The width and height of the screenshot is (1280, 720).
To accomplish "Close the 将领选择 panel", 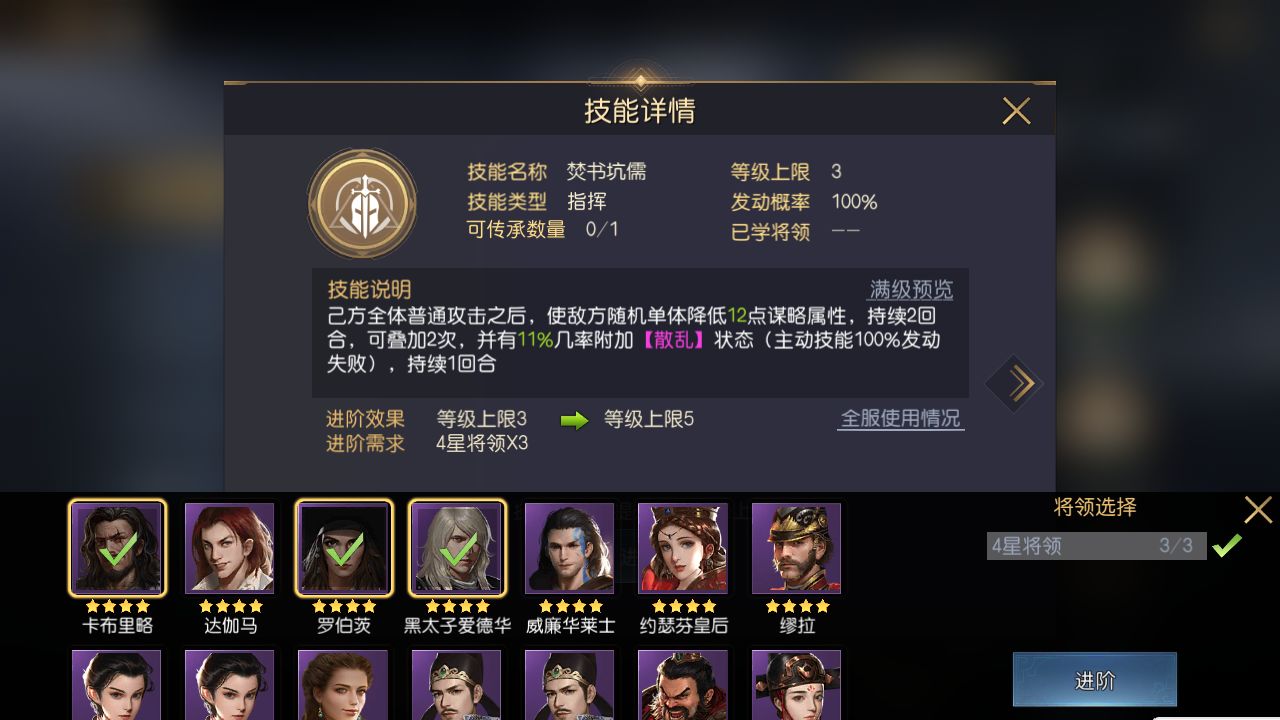I will (1258, 509).
